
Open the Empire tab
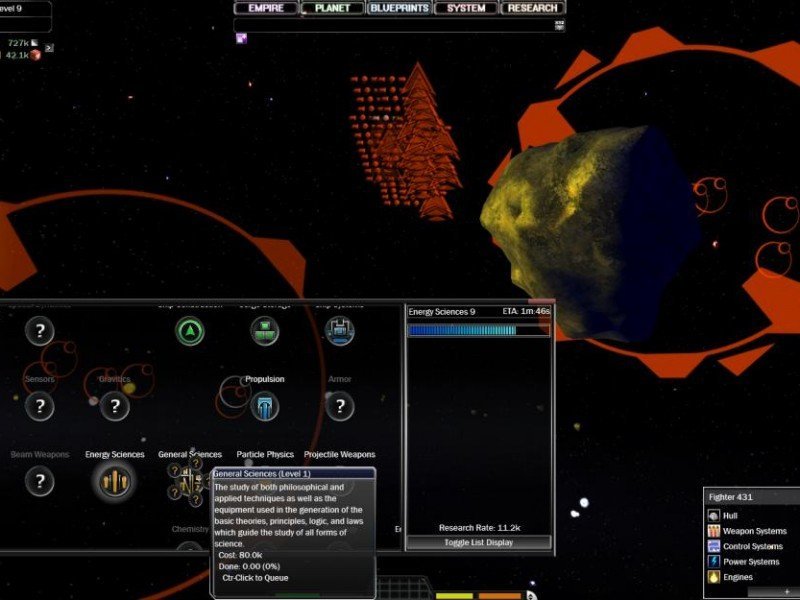266,8
